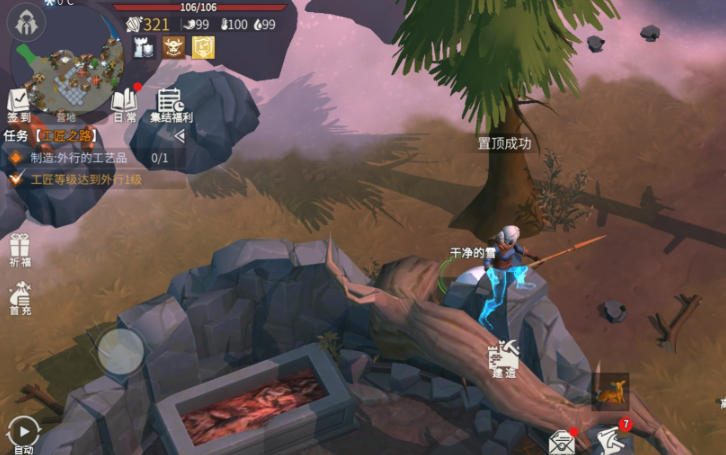Open the 祈福 gift box menu
Image resolution: width=726 pixels, height=455 pixels.
tap(19, 251)
